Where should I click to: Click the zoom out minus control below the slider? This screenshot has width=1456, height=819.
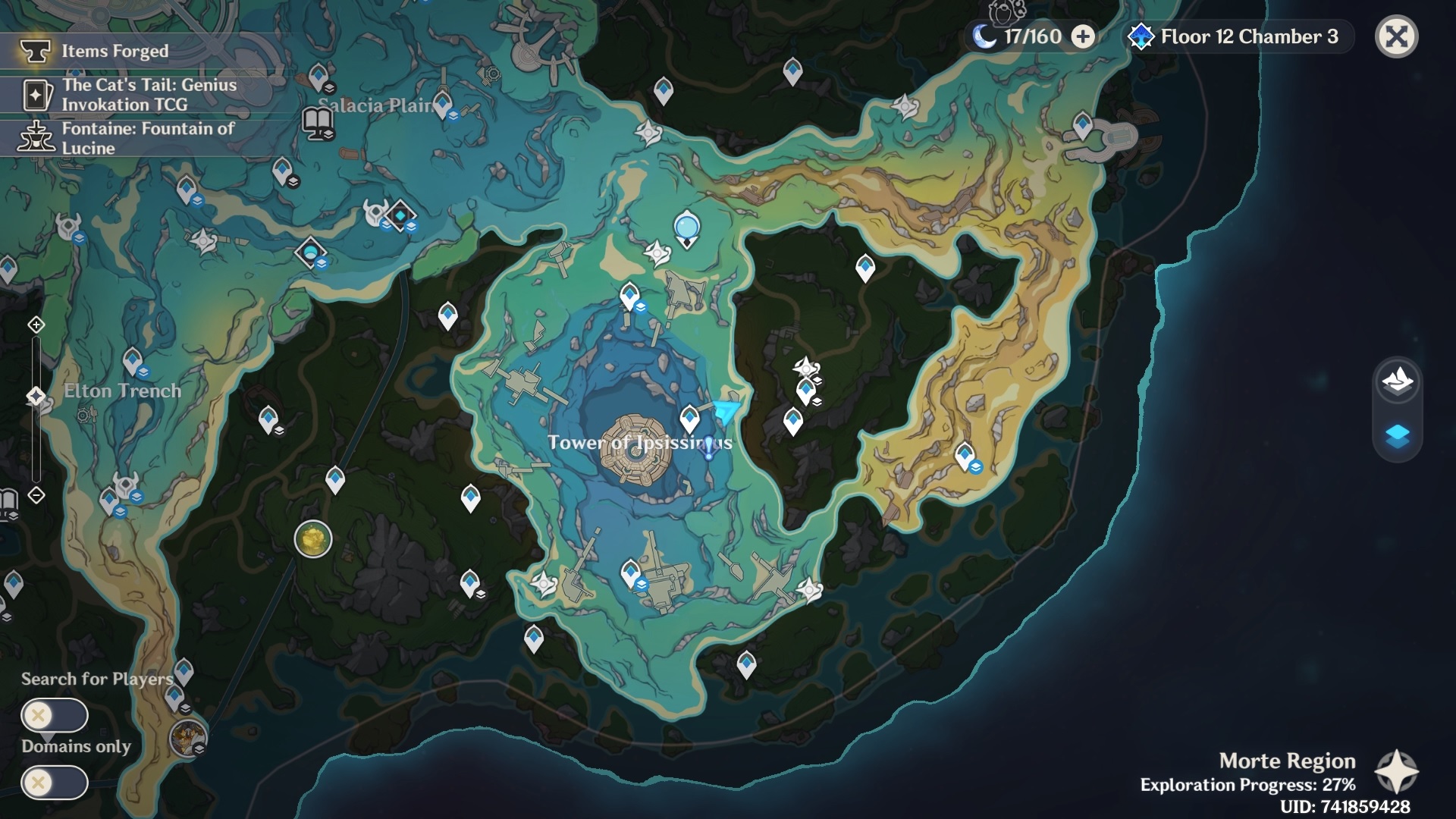tap(35, 494)
